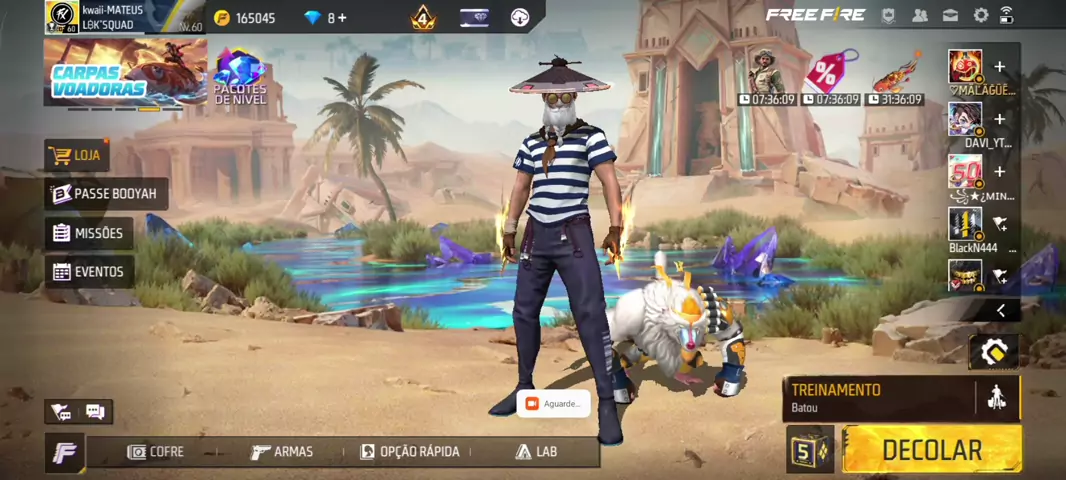Open the chat speech bubble icon

point(95,411)
